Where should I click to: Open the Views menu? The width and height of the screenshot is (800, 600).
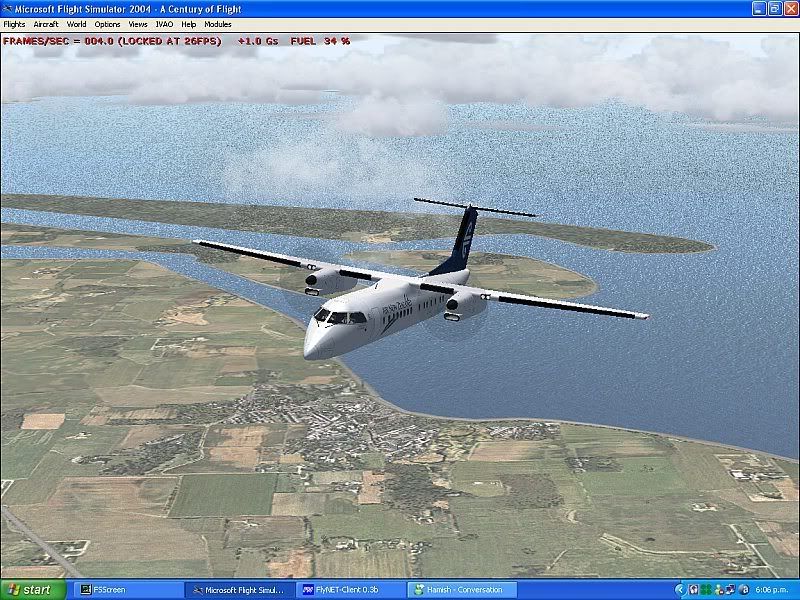[138, 24]
